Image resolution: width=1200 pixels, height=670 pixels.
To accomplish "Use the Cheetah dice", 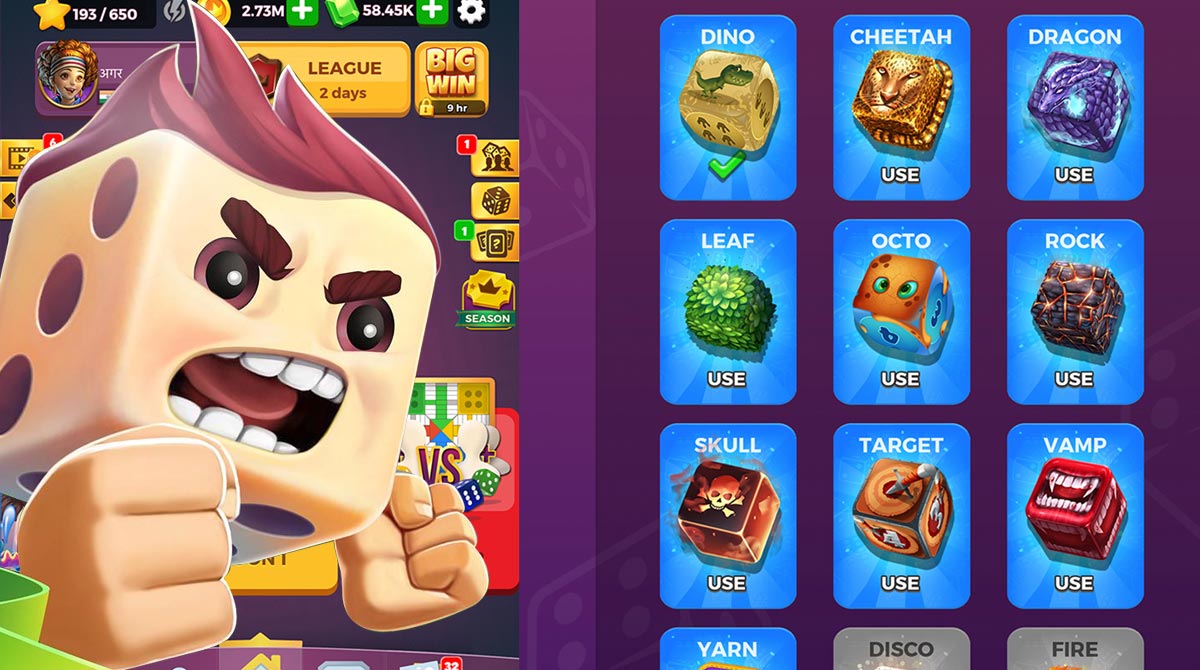I will [900, 175].
